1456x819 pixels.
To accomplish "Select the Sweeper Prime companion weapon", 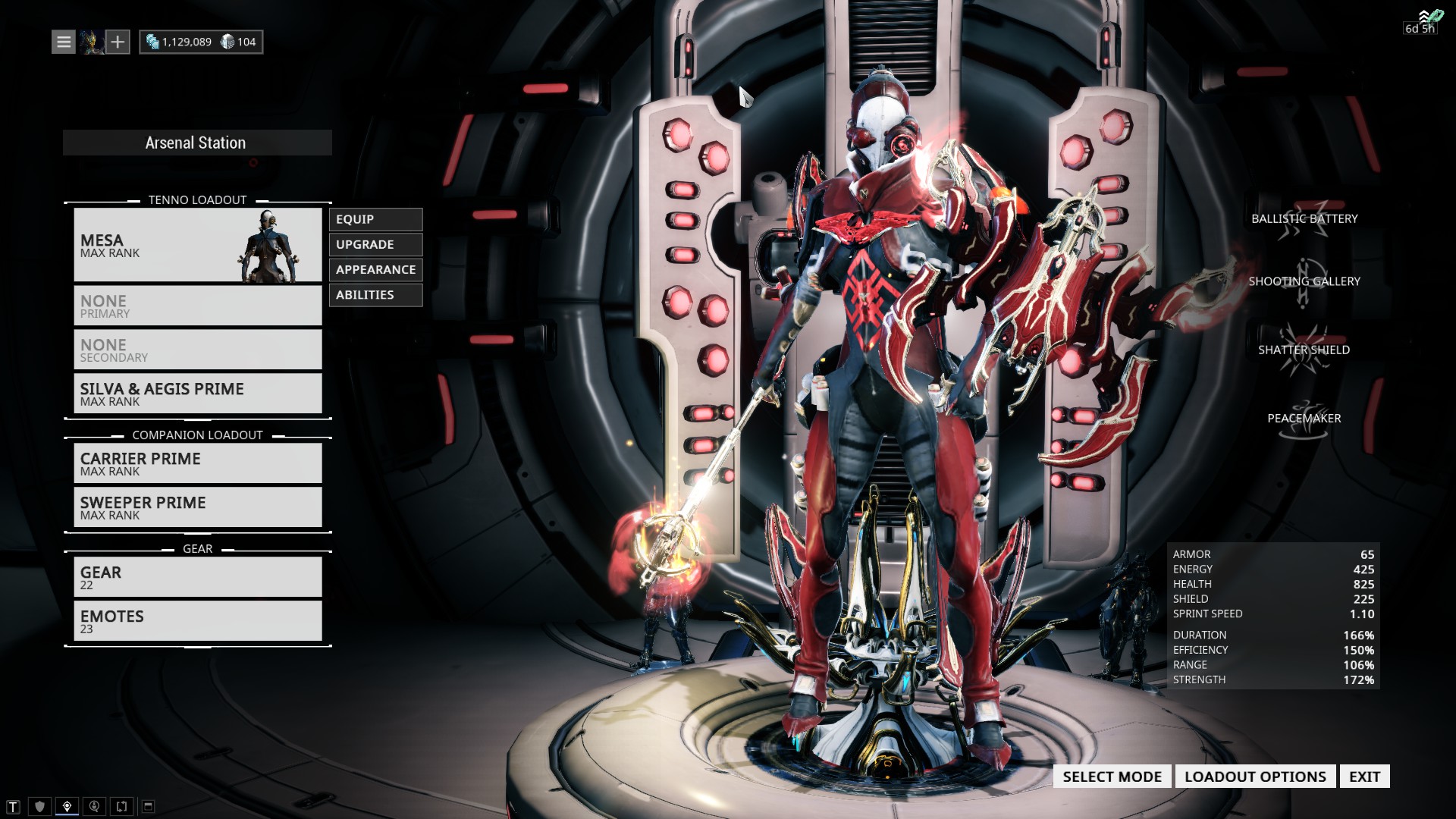I will (197, 507).
